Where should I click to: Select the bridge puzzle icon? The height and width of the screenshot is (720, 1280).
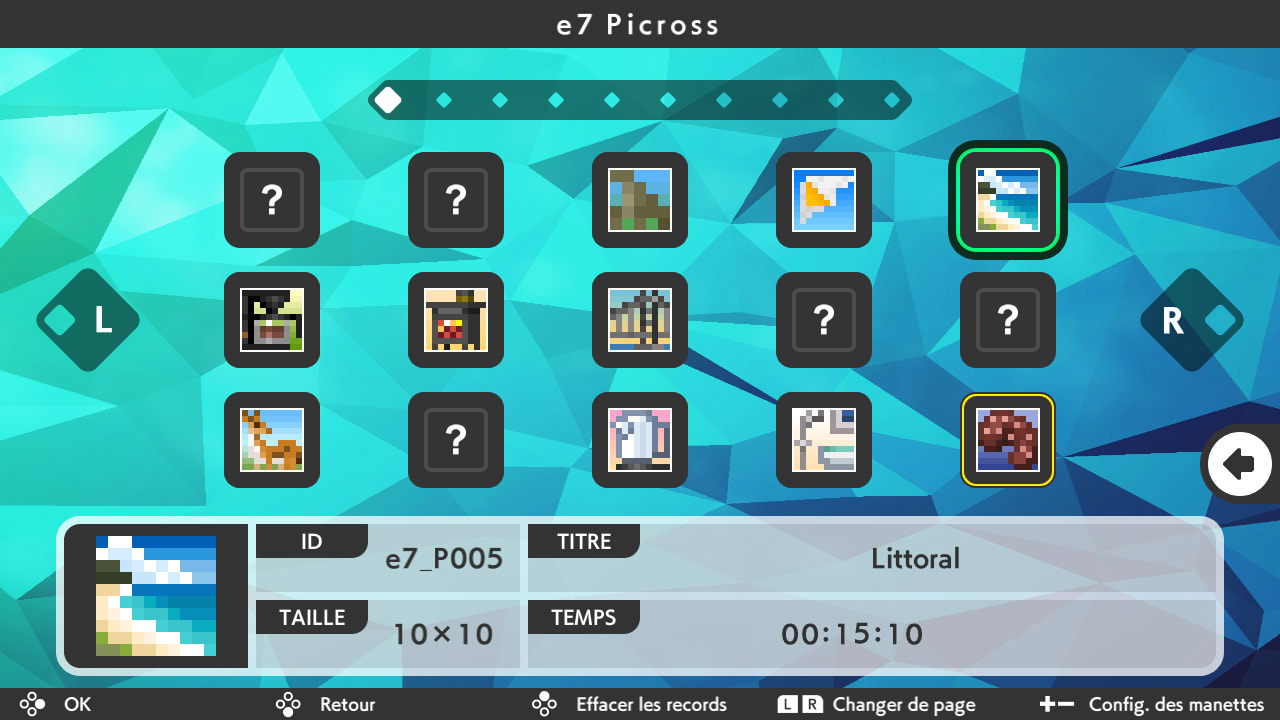point(640,320)
